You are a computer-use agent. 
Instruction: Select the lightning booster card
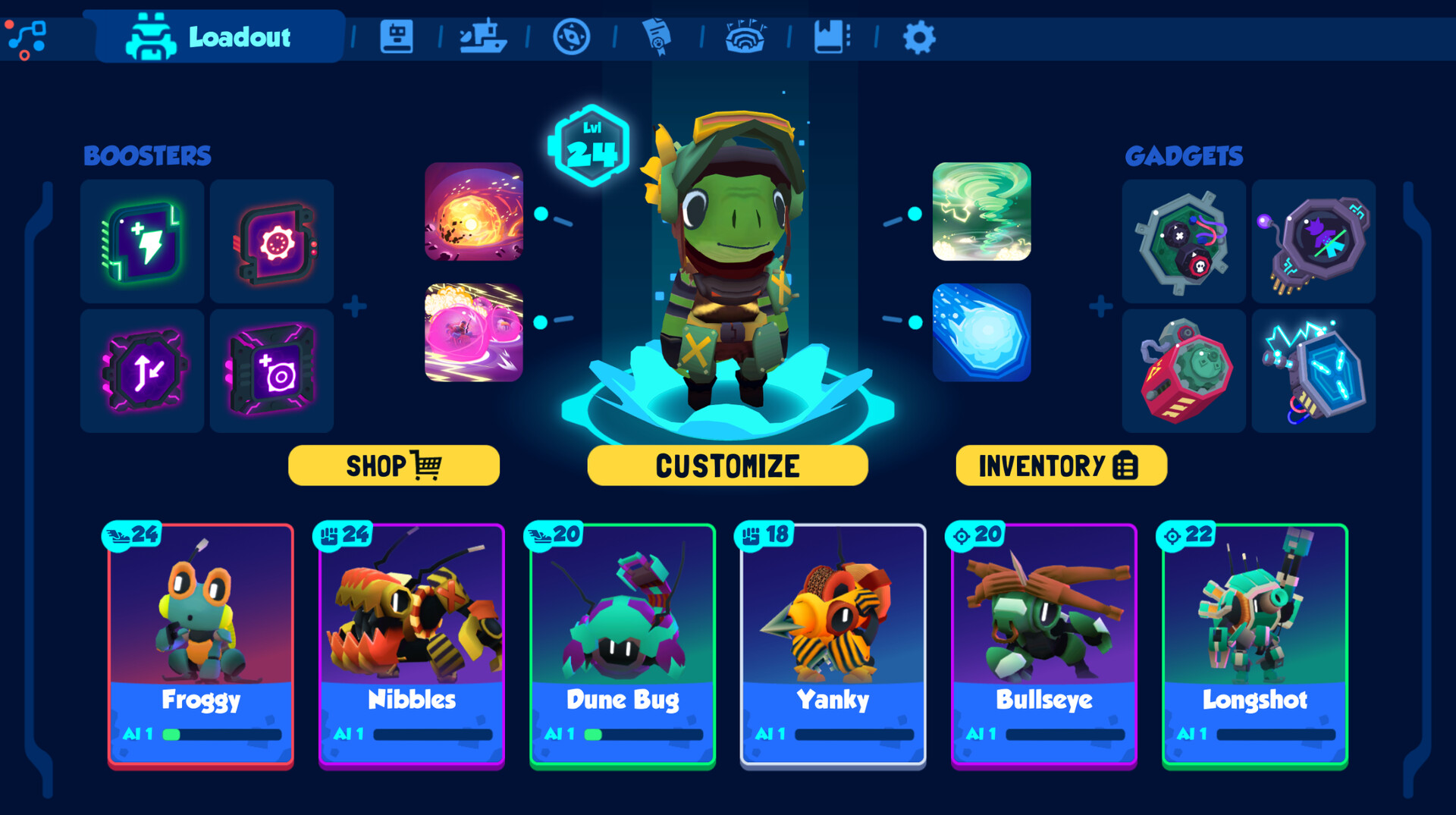pos(141,243)
